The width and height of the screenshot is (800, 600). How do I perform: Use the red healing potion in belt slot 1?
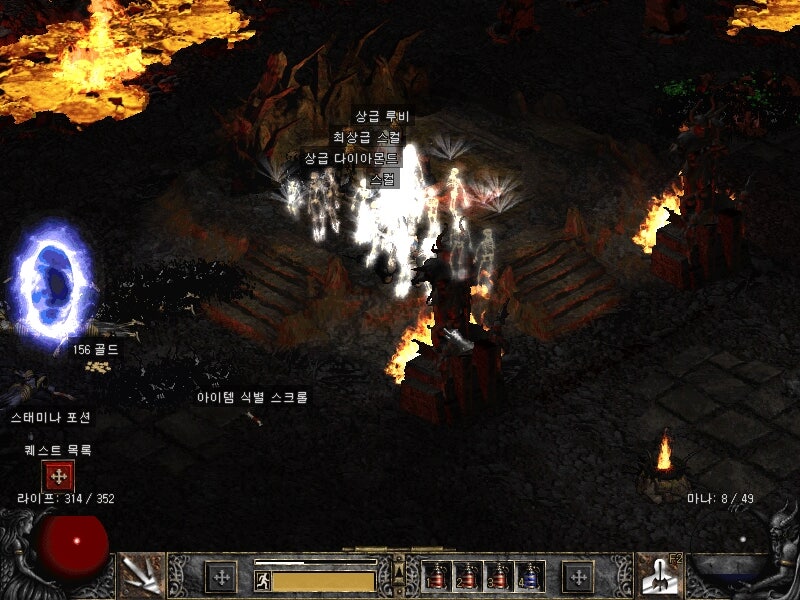[436, 577]
